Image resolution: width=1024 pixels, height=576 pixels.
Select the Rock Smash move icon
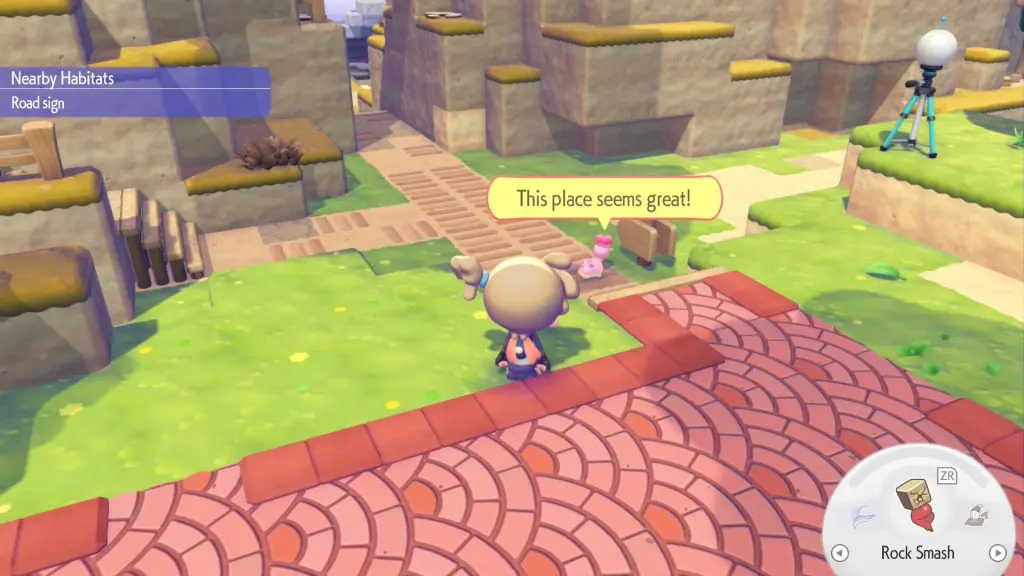coord(916,507)
